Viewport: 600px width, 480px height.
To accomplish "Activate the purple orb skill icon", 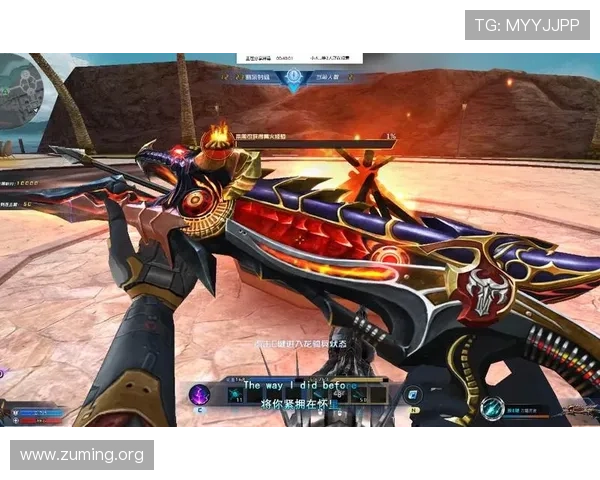I will [200, 396].
